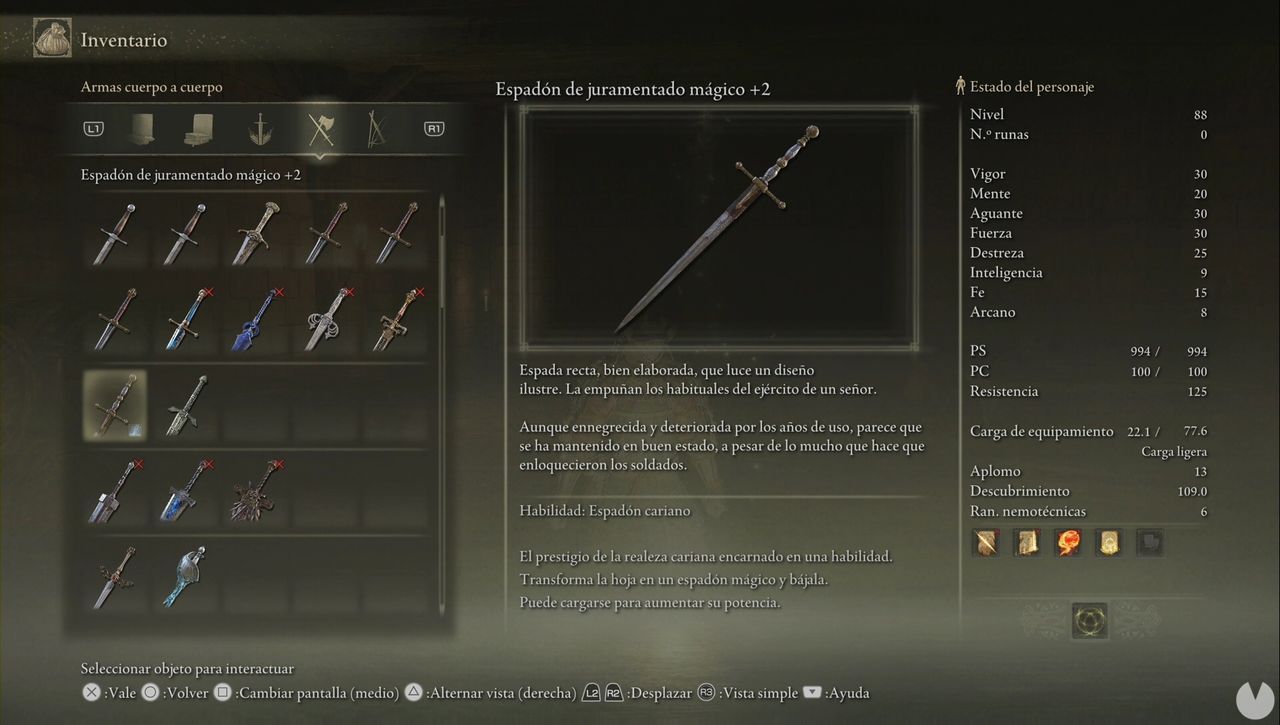Select the teal curved crystal weapon slot
The width and height of the screenshot is (1280, 725).
[x=186, y=577]
